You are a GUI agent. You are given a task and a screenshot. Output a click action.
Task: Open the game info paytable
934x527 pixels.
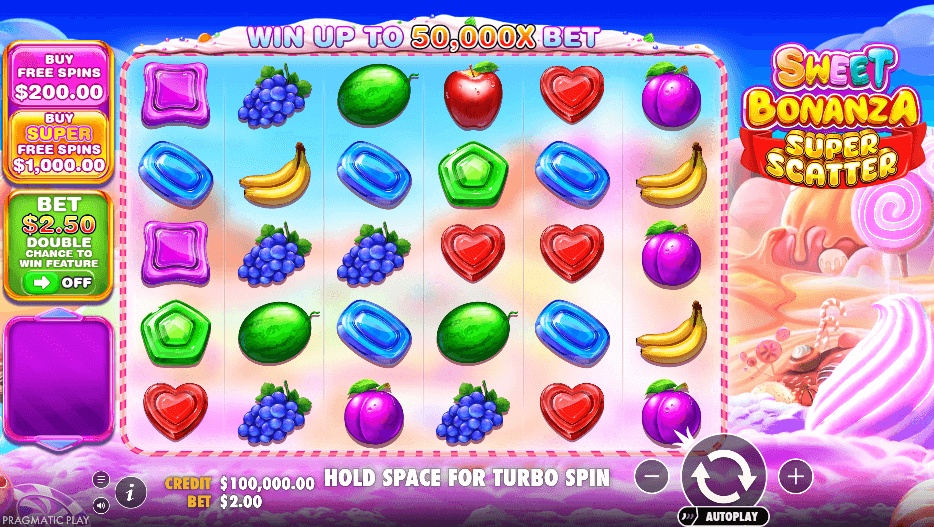coord(130,490)
